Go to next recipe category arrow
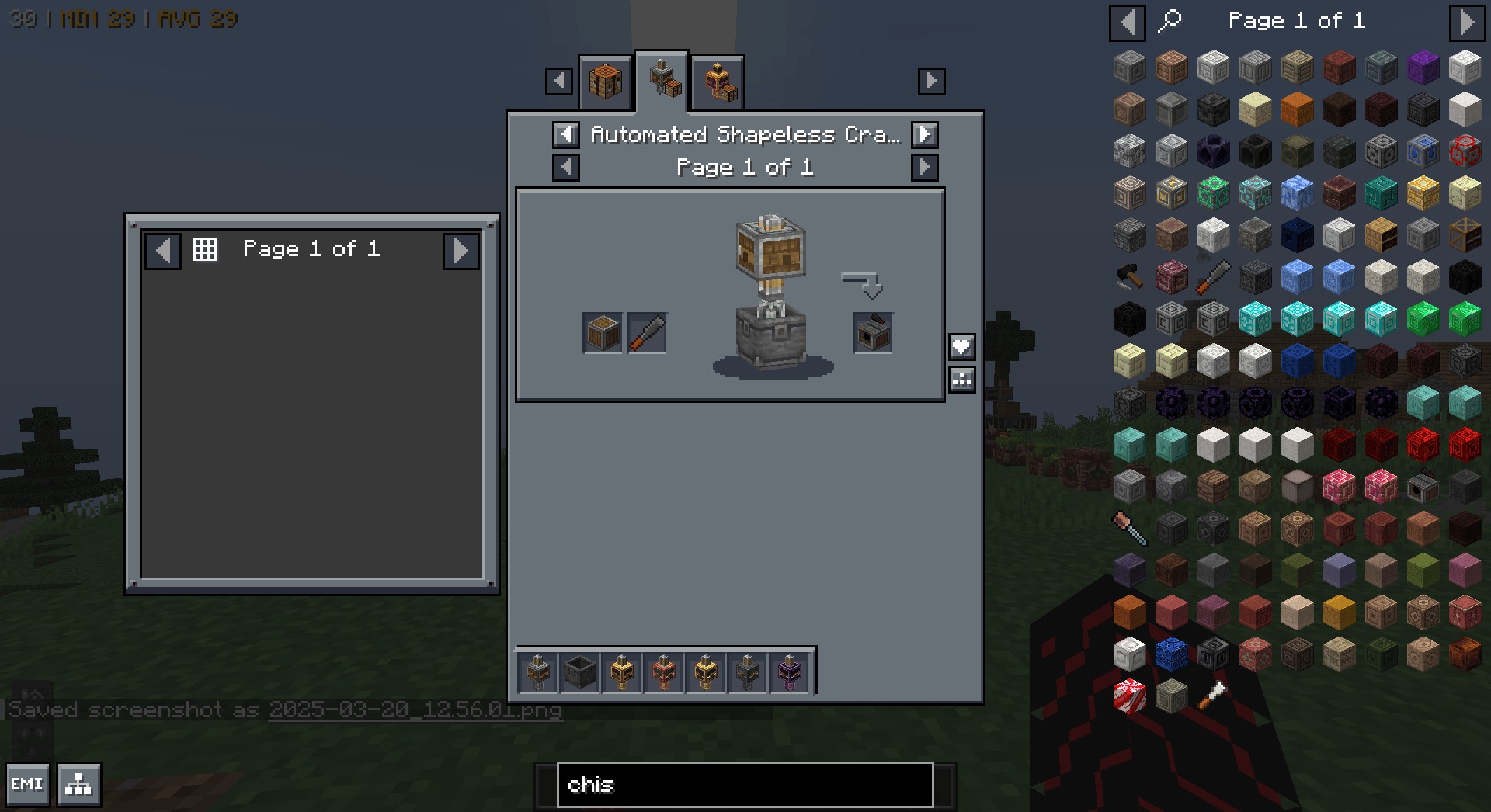 pos(924,135)
